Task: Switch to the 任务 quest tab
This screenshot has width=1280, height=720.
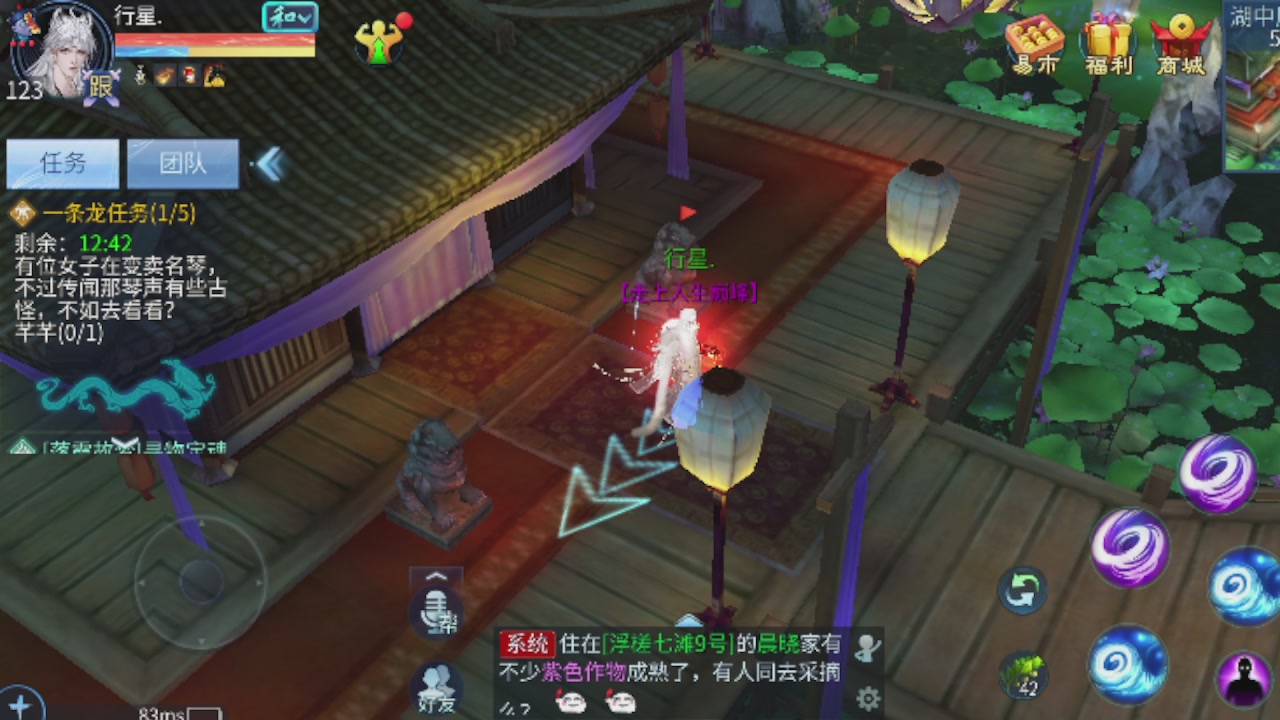Action: tap(62, 162)
